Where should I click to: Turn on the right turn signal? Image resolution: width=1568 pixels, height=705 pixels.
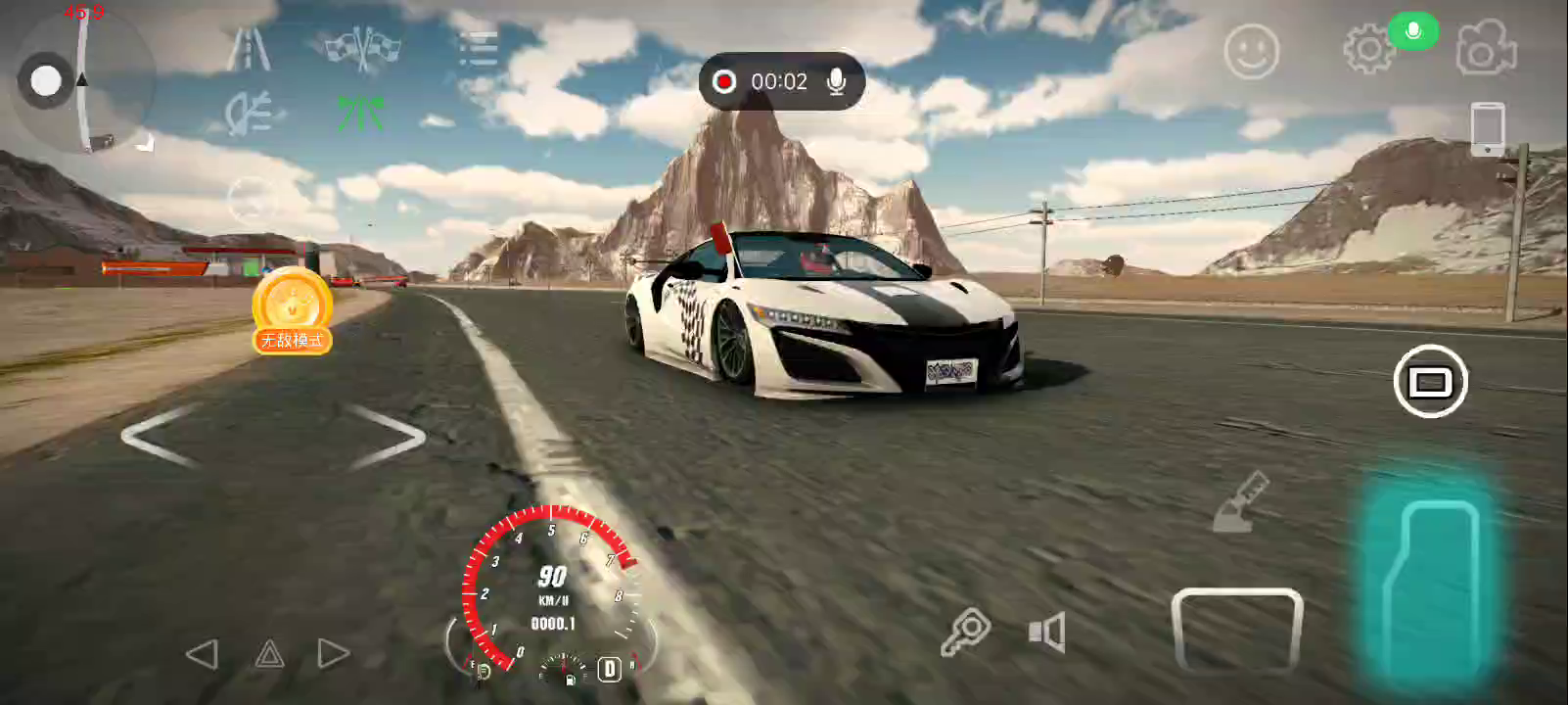click(333, 654)
